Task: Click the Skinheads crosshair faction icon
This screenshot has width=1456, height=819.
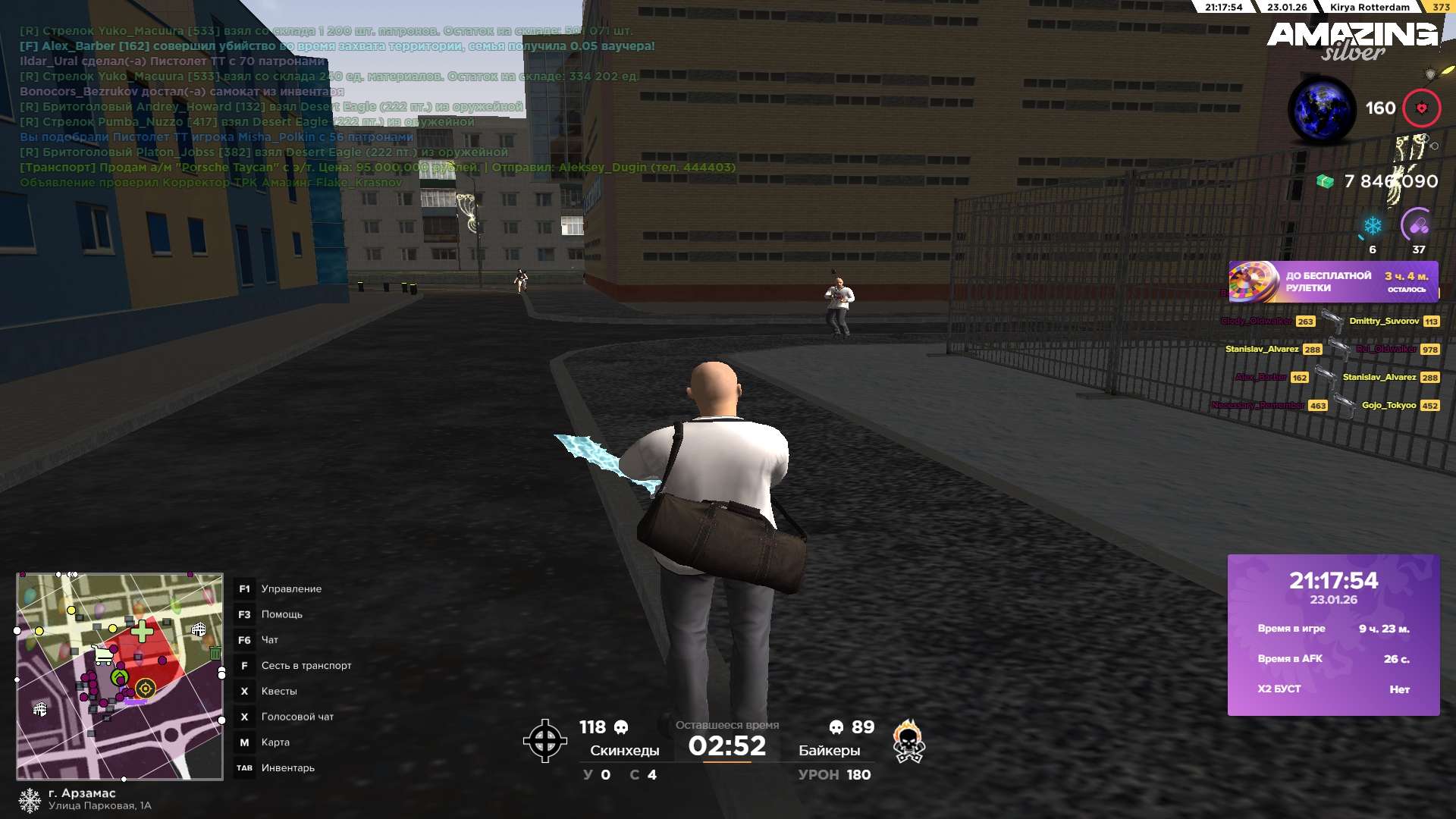Action: coord(544,741)
